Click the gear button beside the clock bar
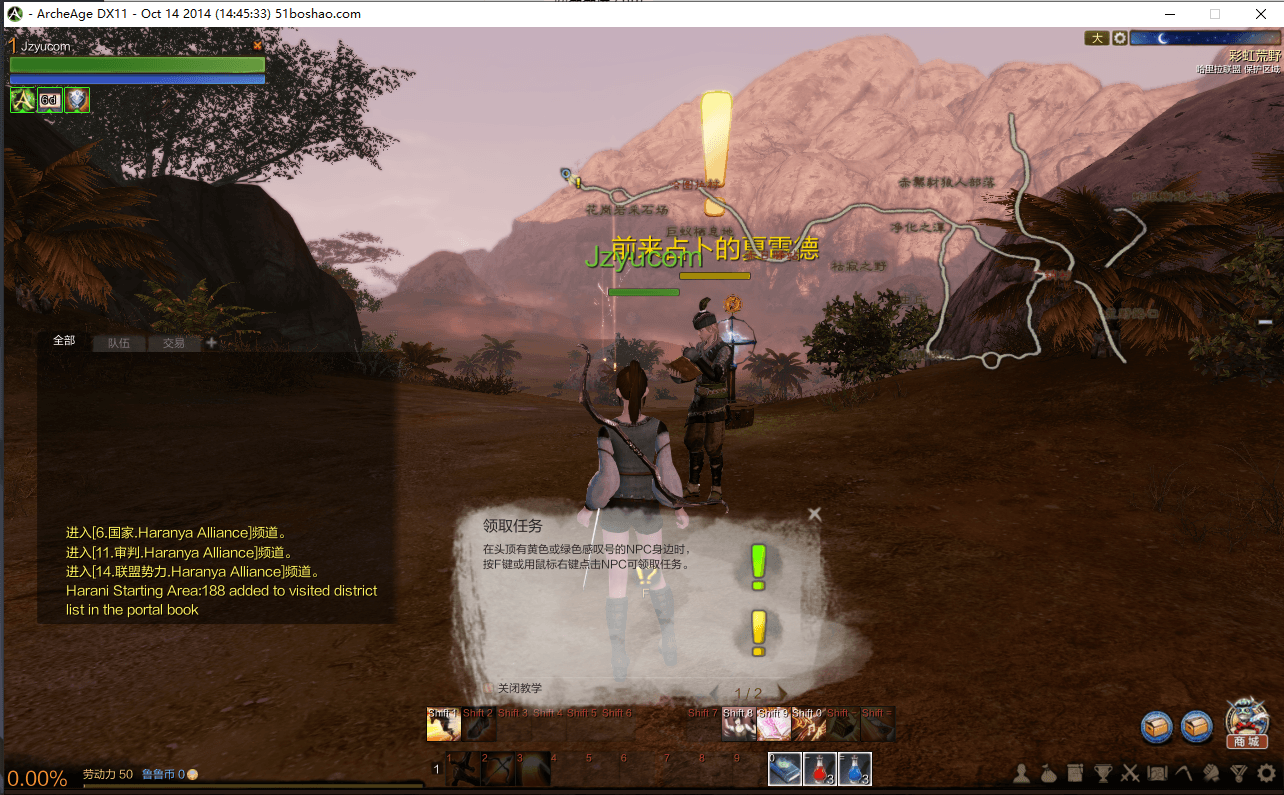This screenshot has height=795, width=1284. tap(1120, 38)
